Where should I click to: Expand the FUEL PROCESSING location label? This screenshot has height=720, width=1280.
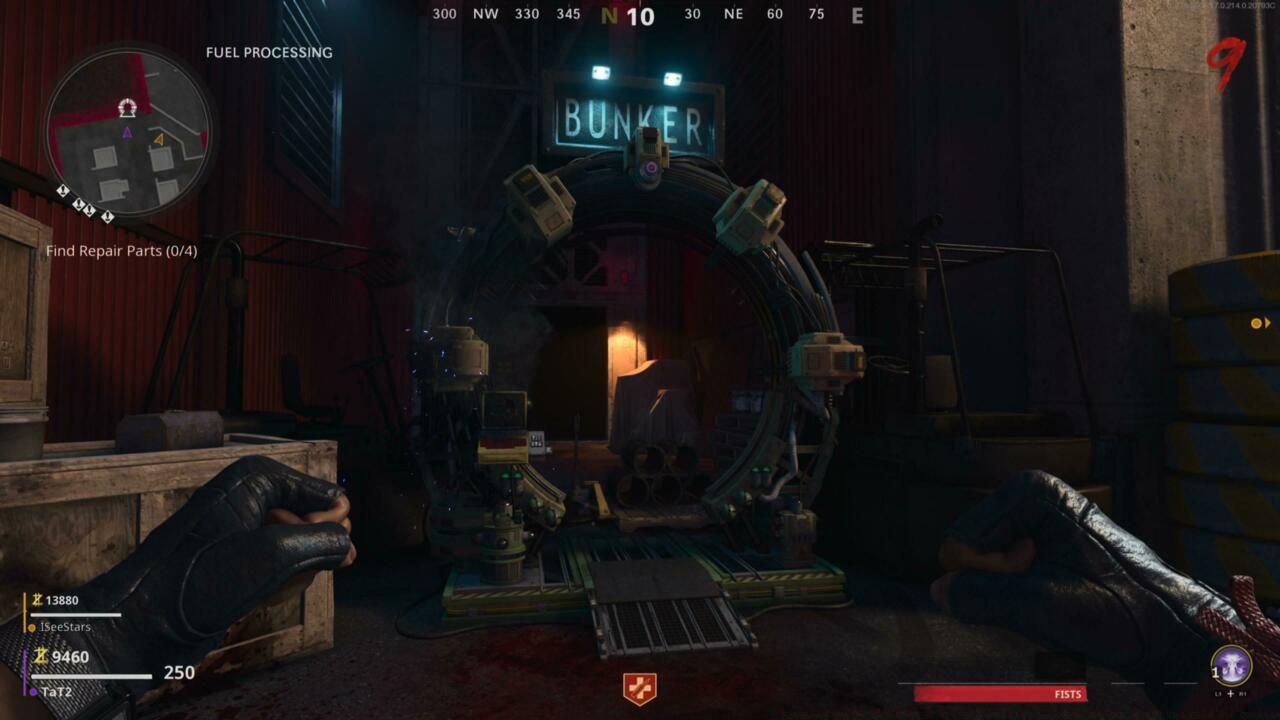click(x=268, y=52)
